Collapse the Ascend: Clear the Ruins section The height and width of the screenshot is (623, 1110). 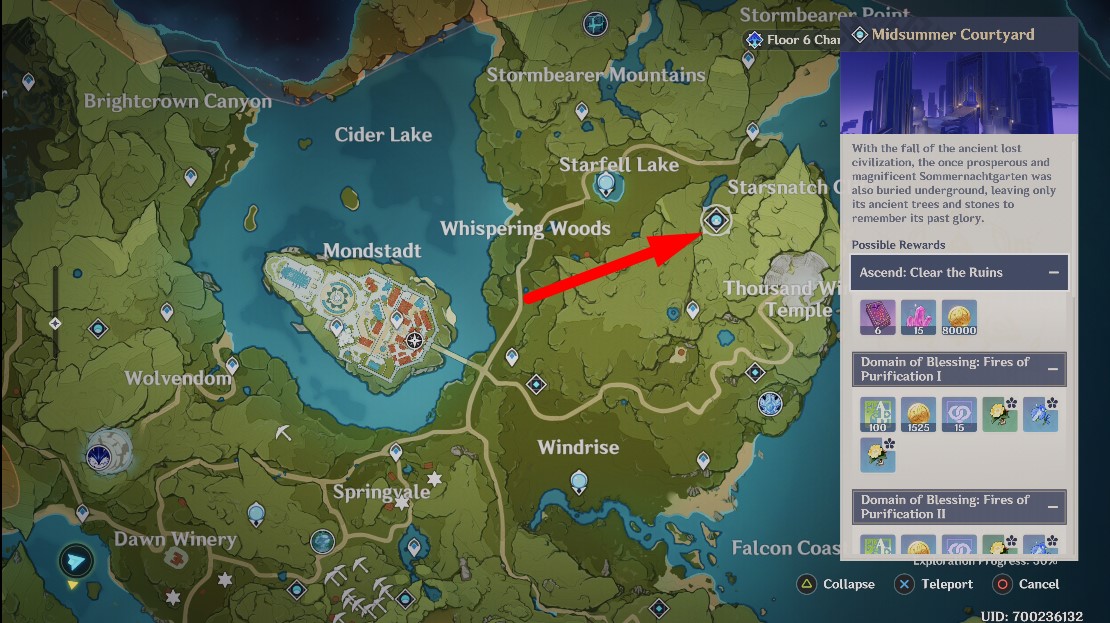[x=1053, y=272]
